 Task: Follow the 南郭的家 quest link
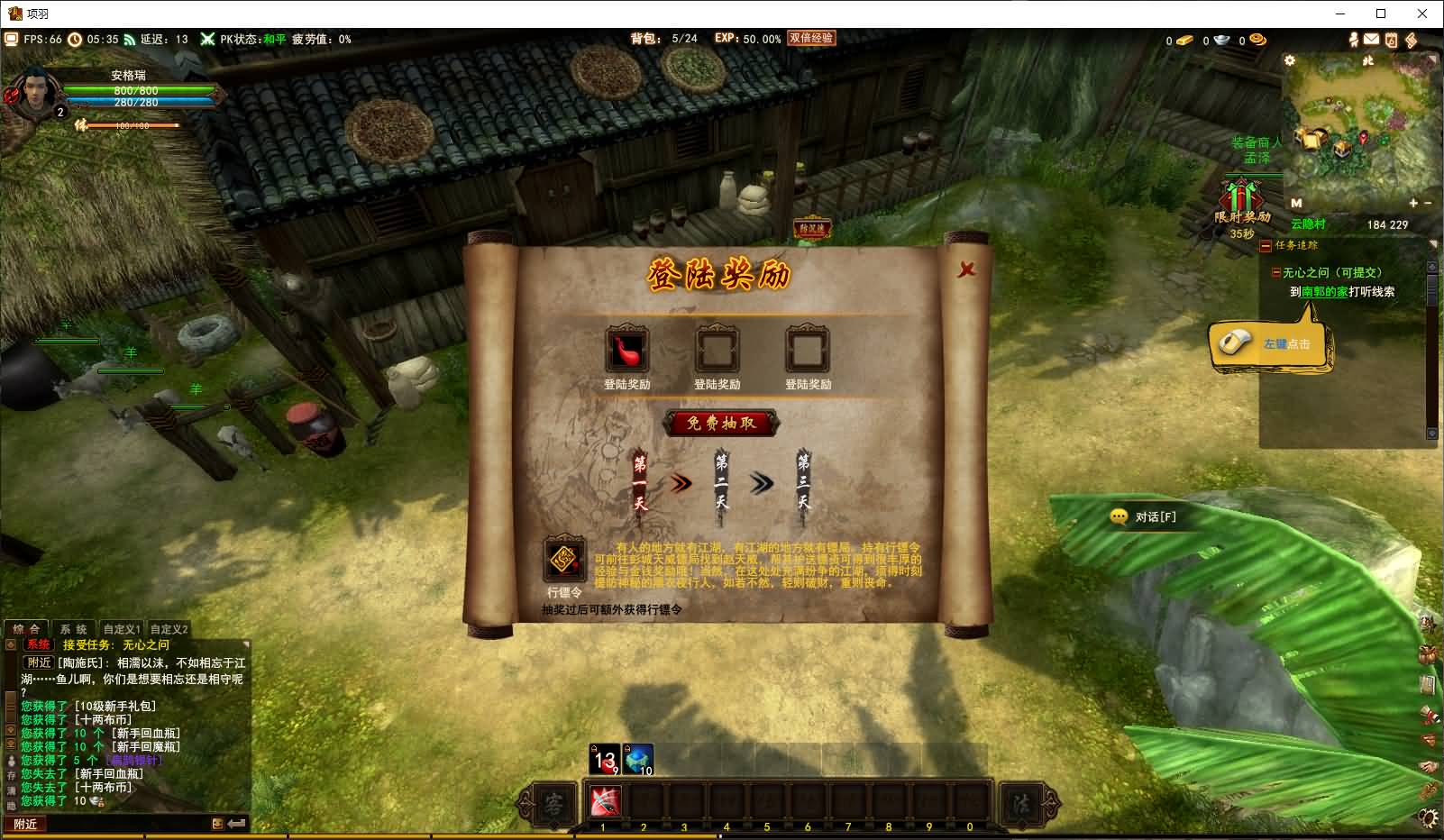tap(1324, 291)
